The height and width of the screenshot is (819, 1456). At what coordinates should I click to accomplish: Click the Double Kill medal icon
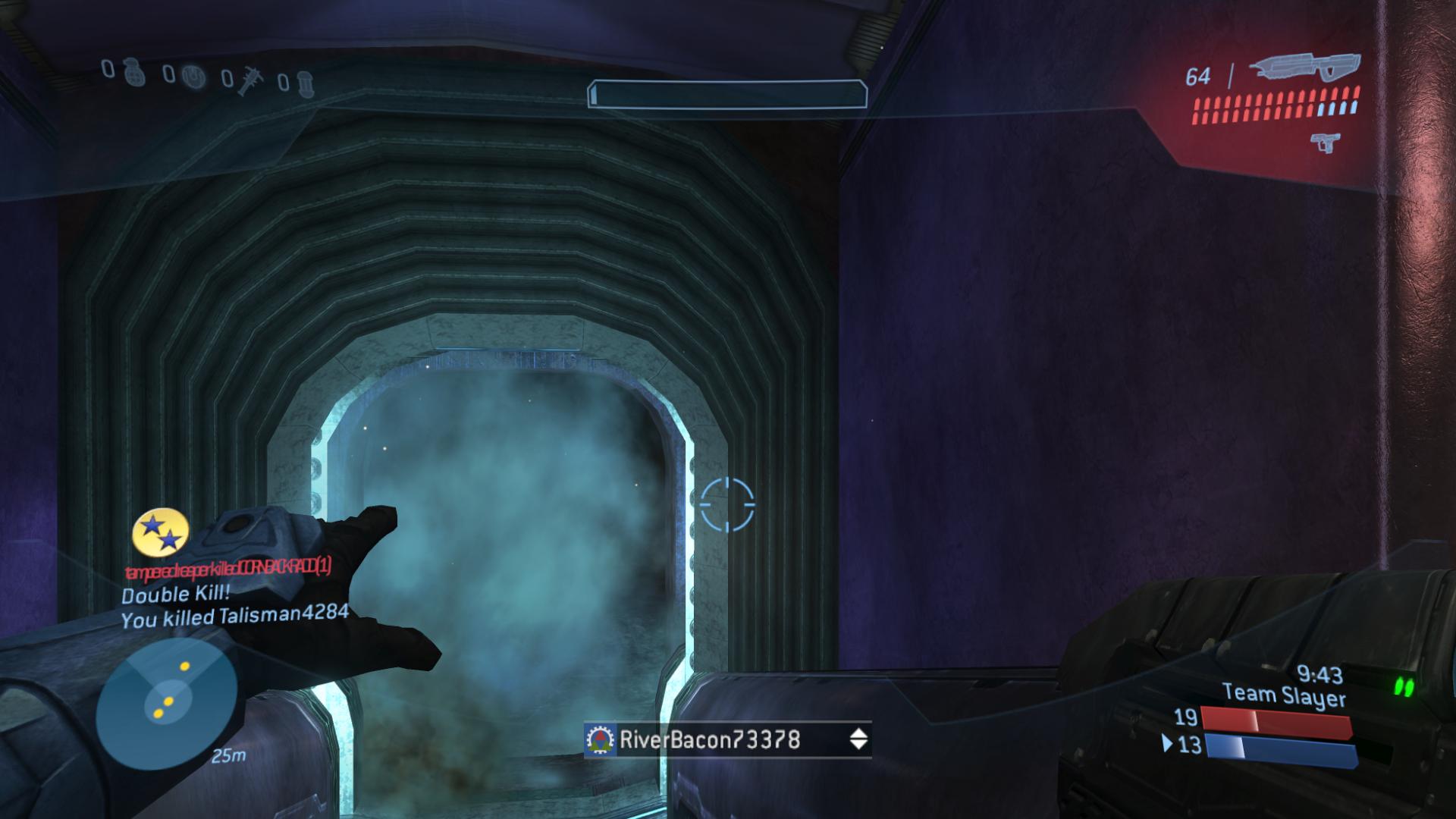tap(161, 532)
